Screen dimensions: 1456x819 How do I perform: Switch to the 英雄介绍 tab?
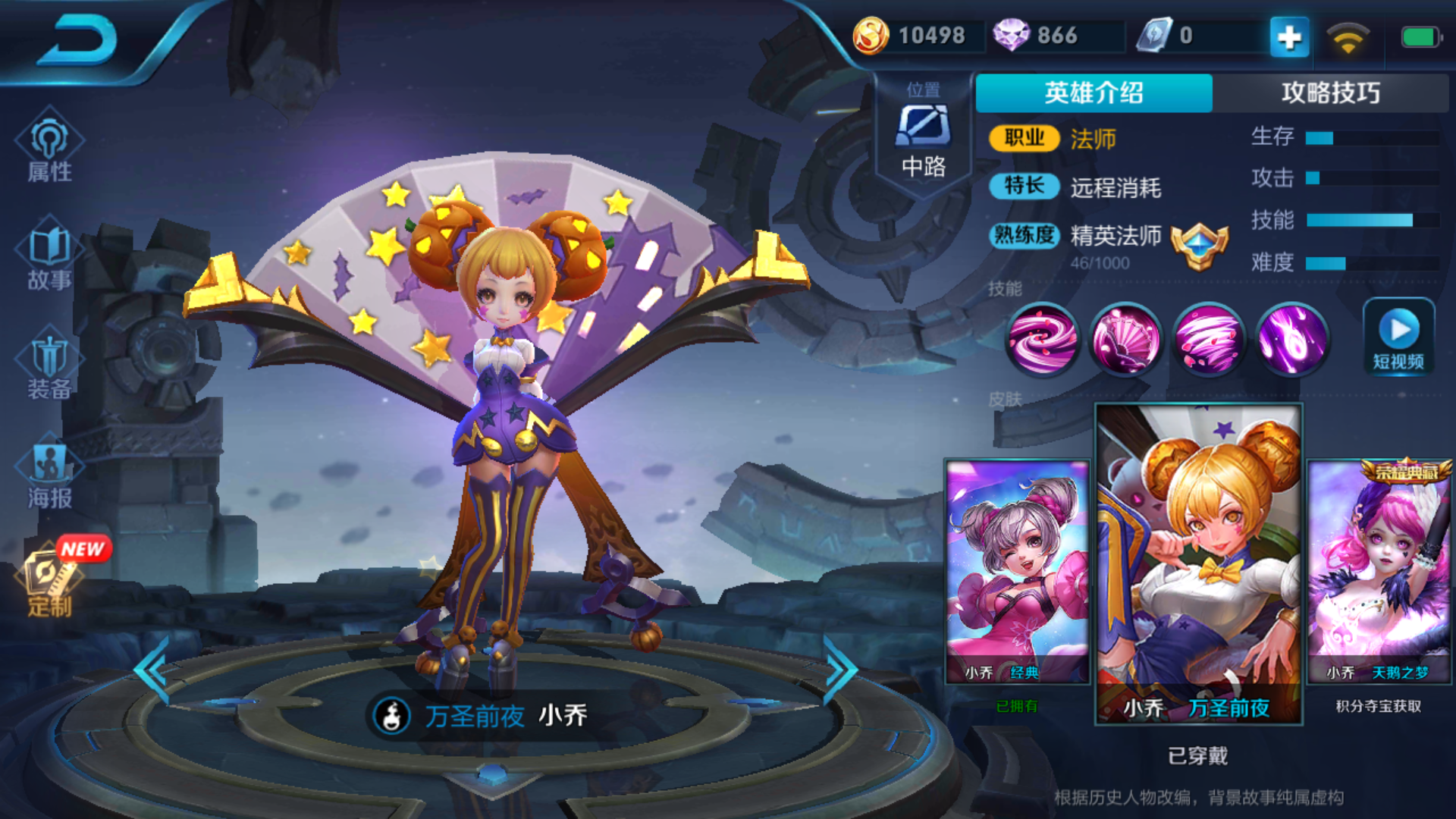tap(1094, 93)
